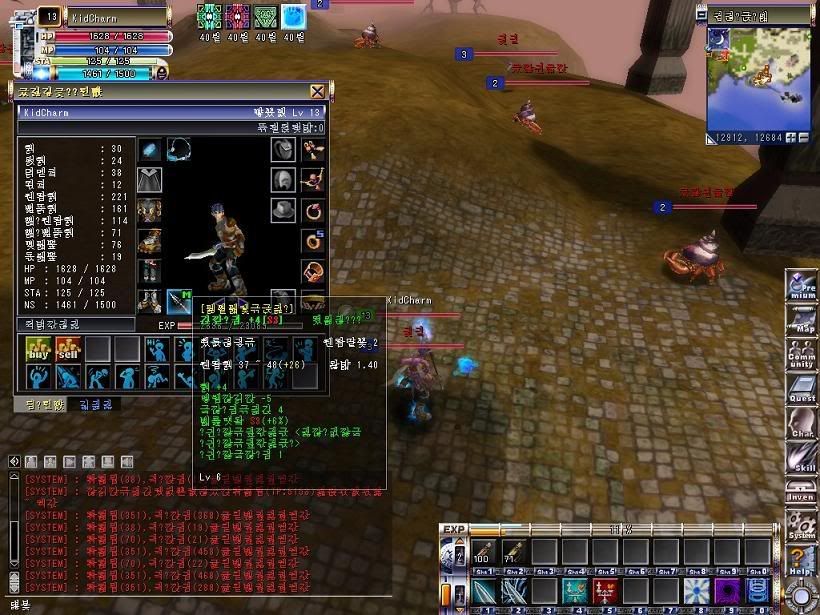Open the Premium menu
This screenshot has width=820, height=615.
click(802, 286)
